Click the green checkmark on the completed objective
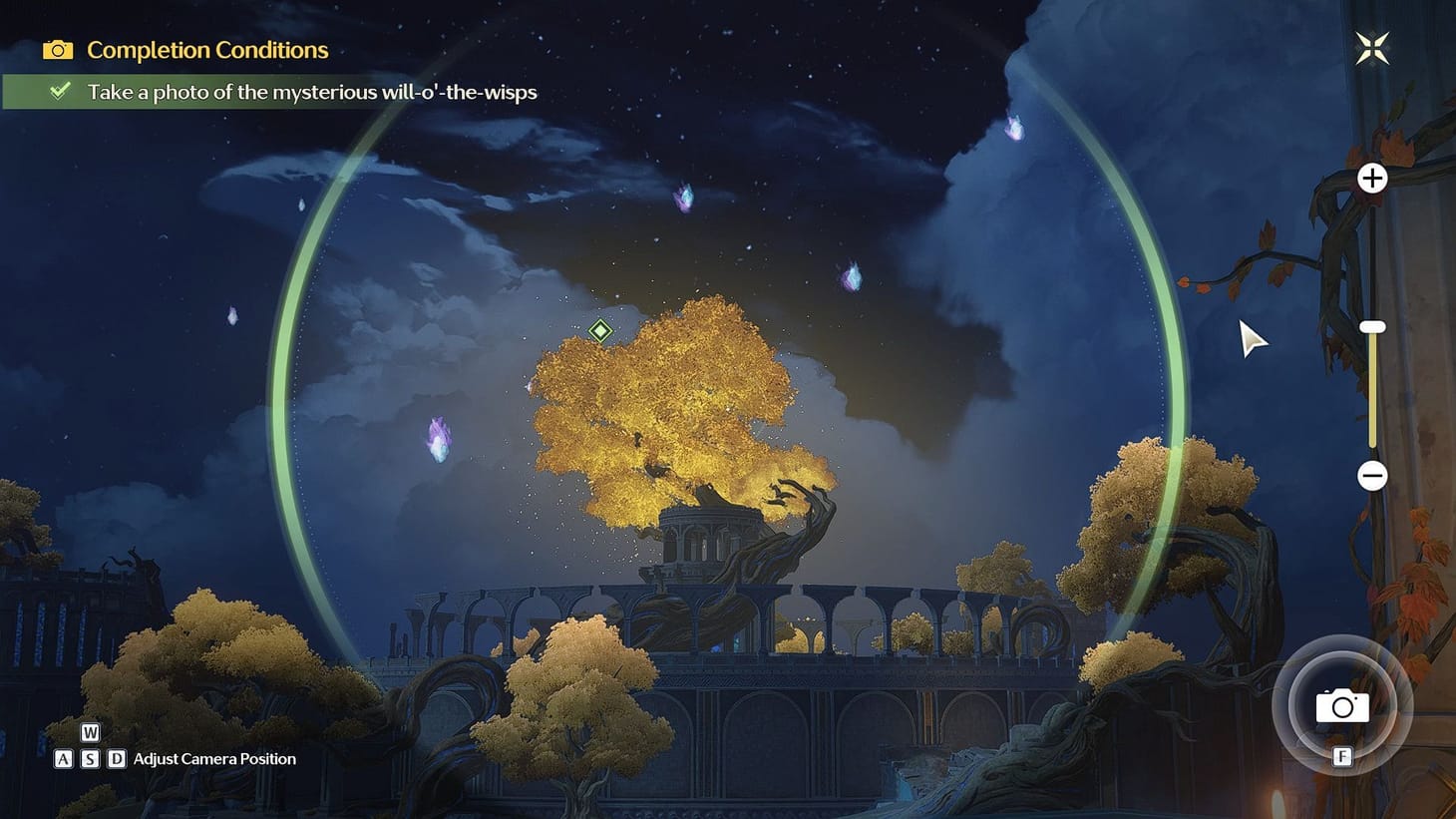The height and width of the screenshot is (819, 1456). 59,92
